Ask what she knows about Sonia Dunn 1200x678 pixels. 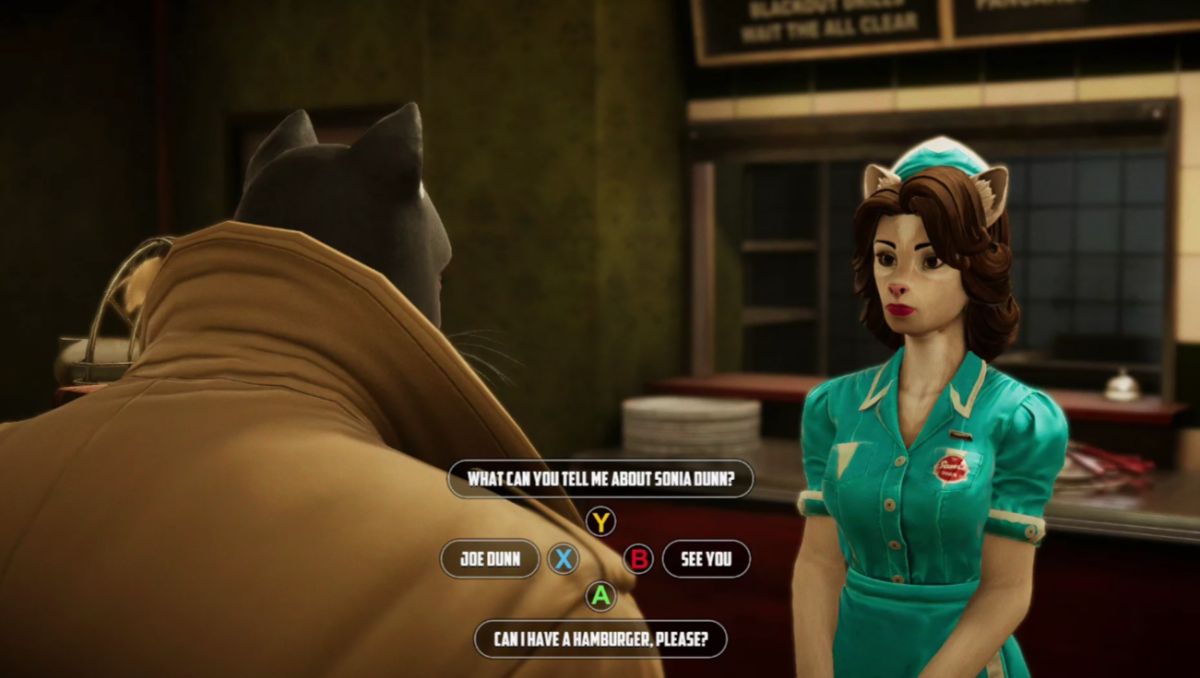tap(600, 479)
